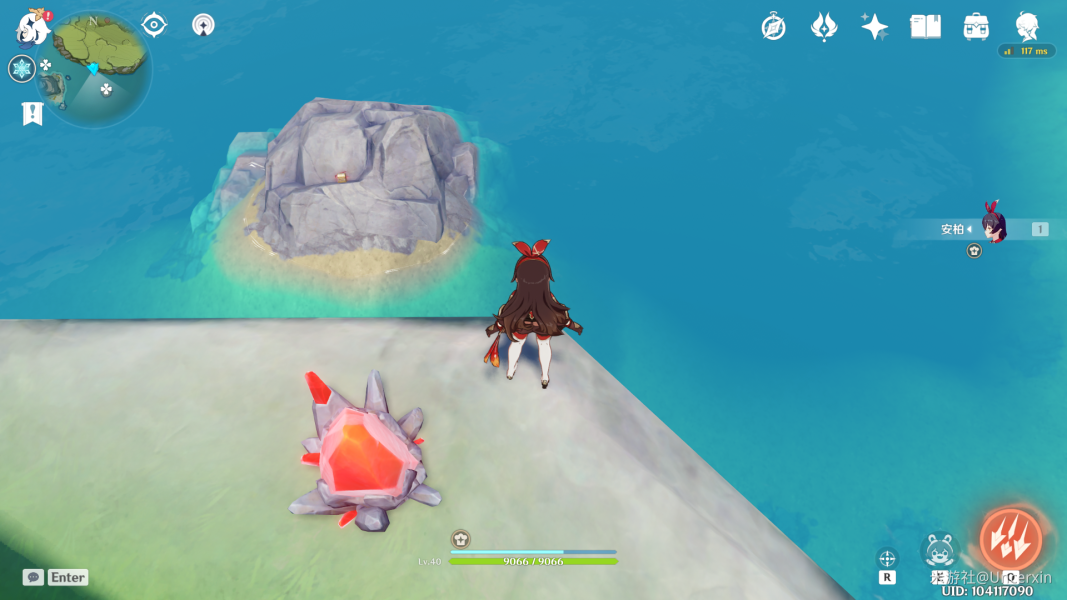Screen dimensions: 1067x600
Task: Open the signal-beam icon beside the eye
Action: [204, 25]
